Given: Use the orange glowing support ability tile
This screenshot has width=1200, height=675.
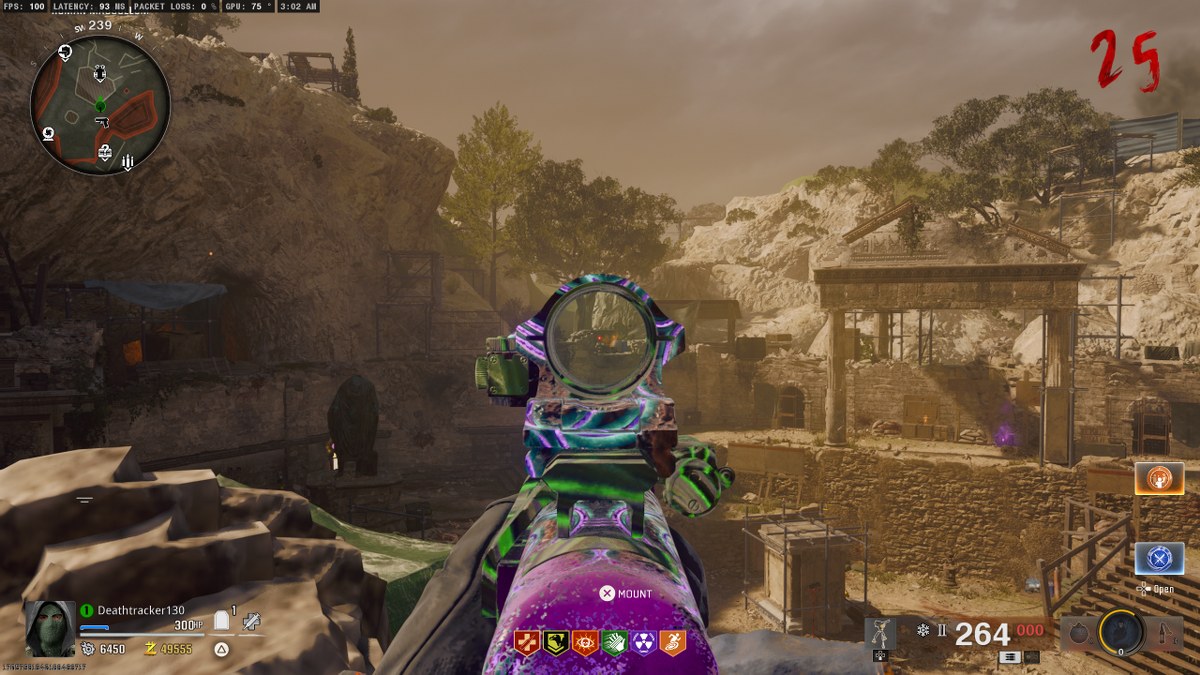Looking at the screenshot, I should click(1159, 479).
